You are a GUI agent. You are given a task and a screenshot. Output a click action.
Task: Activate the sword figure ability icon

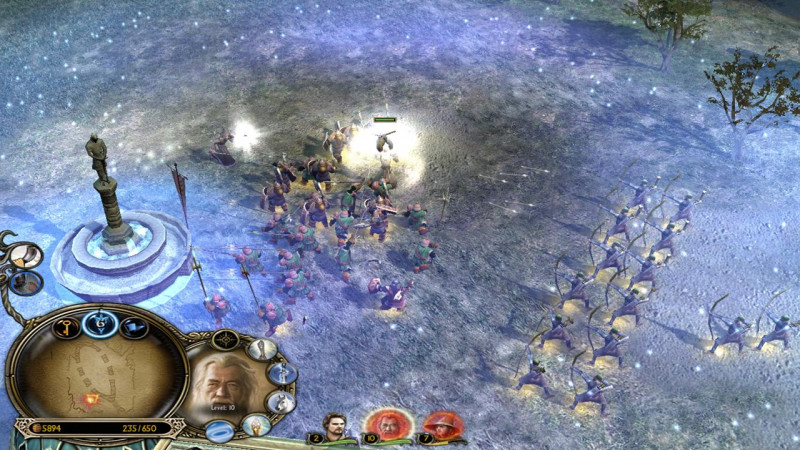(281, 374)
